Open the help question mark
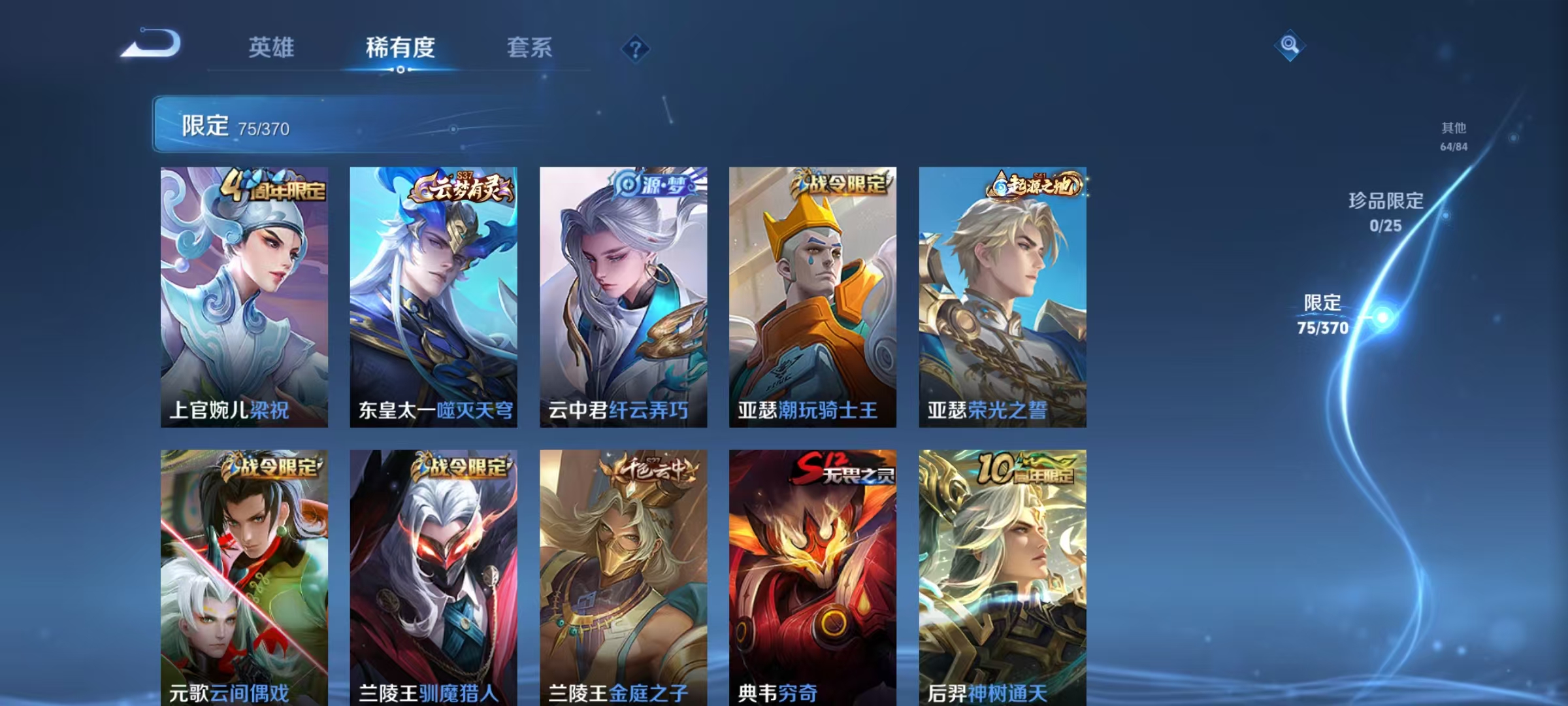This screenshot has height=706, width=1568. 636,48
